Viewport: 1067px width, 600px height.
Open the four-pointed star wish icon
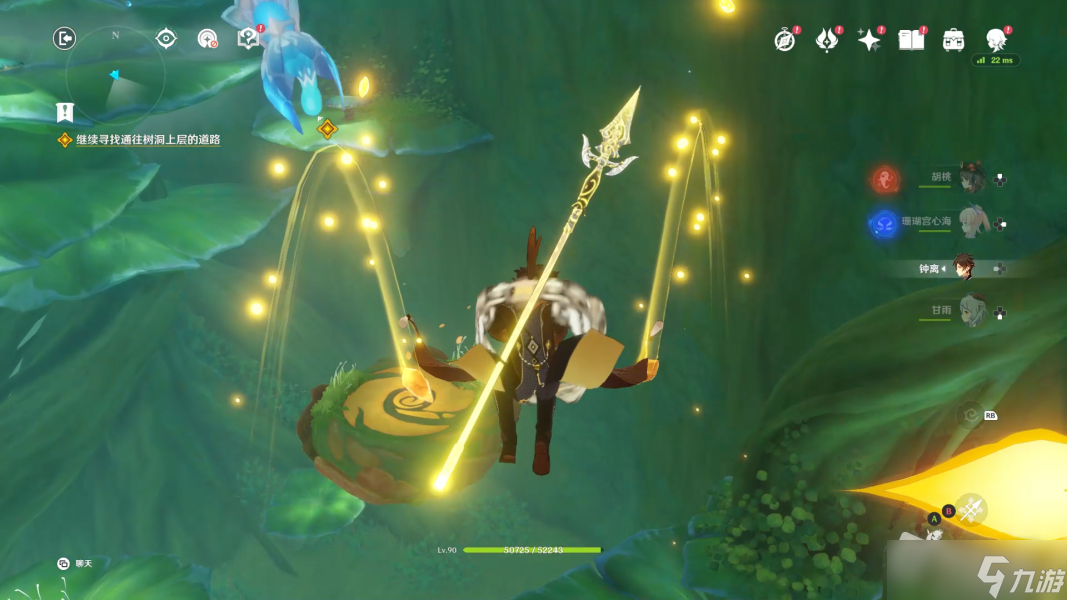(x=869, y=40)
